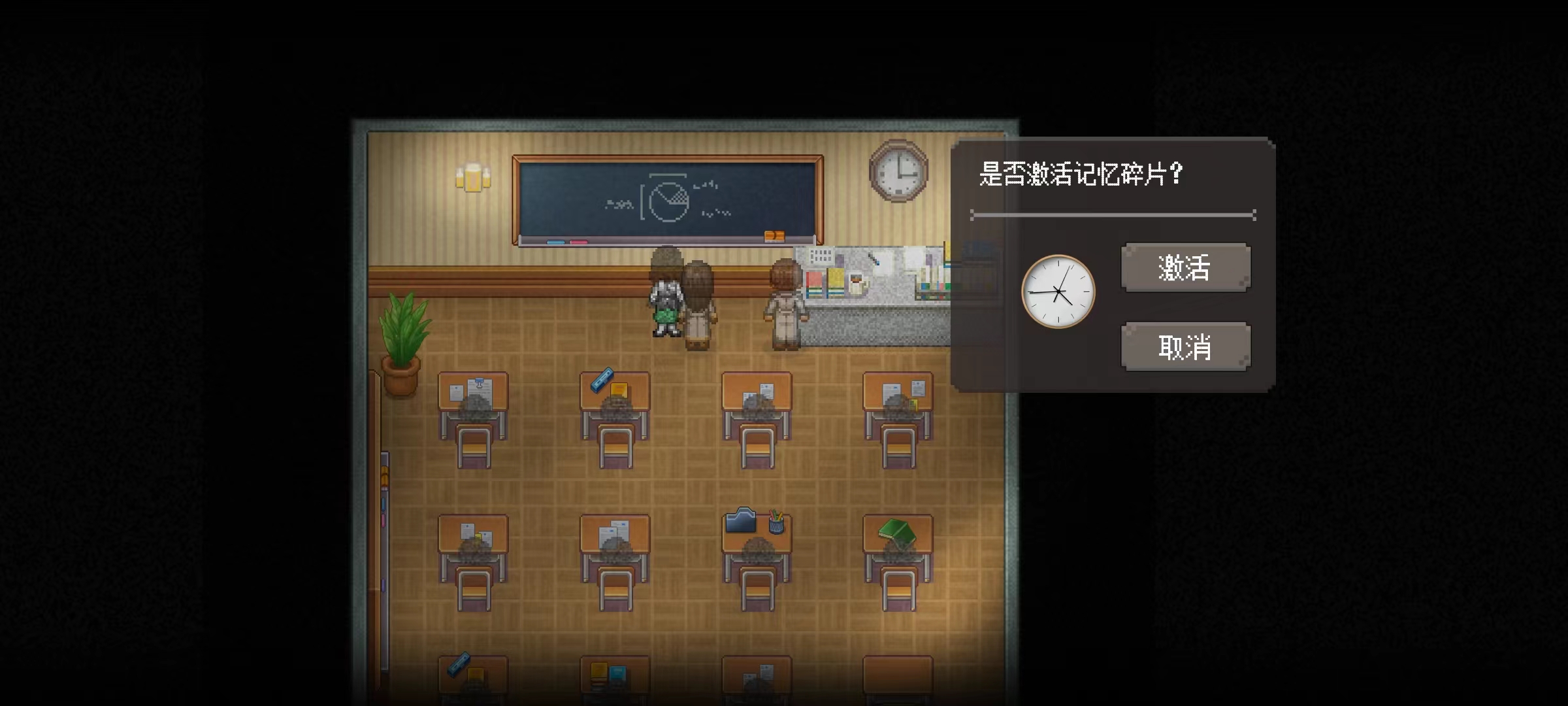Select the yellow book on the teacher's counter
Viewport: 1568px width, 706px height.
pyautogui.click(x=835, y=283)
